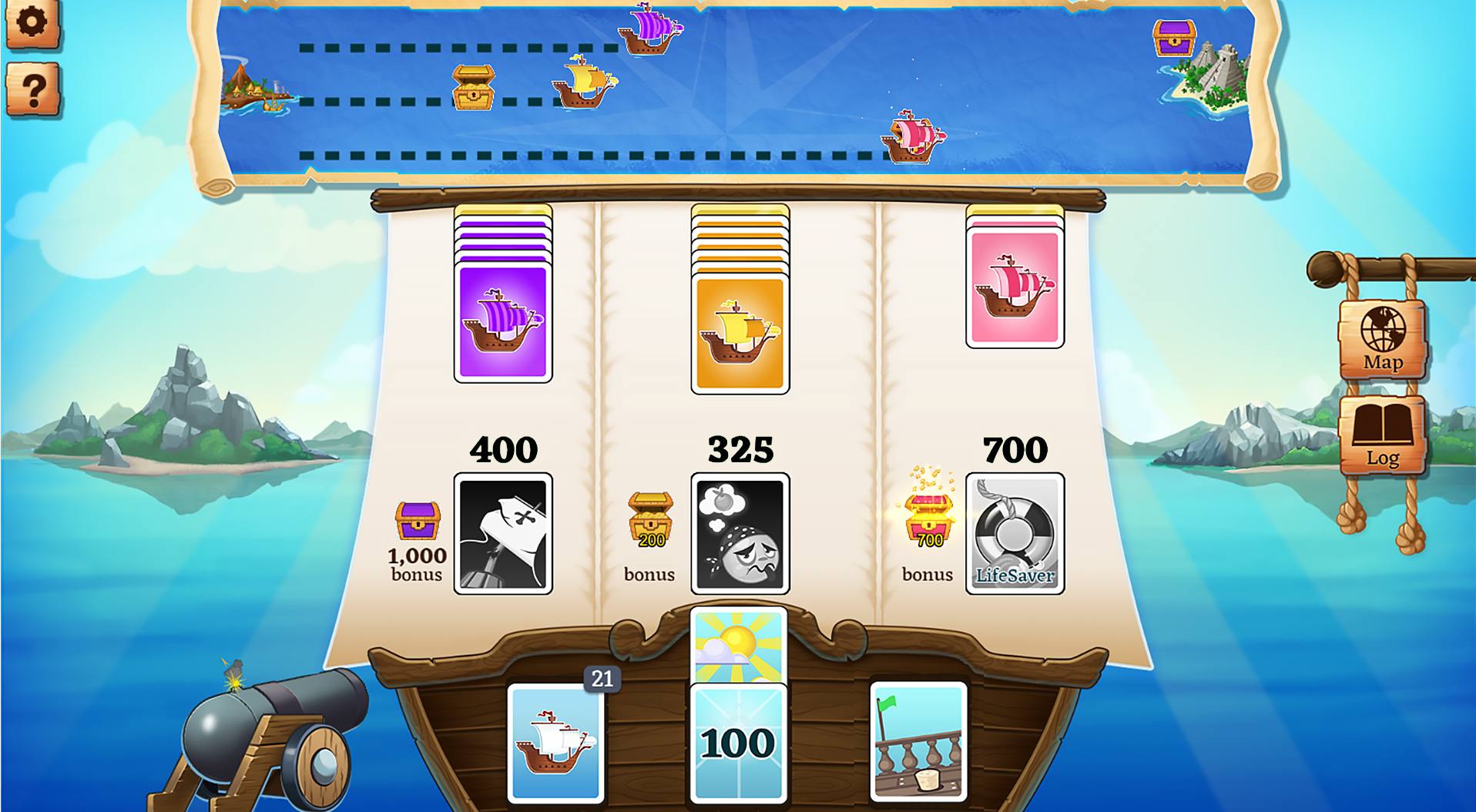Image resolution: width=1476 pixels, height=812 pixels.
Task: Click the sad pirate 325-point card
Action: pyautogui.click(x=740, y=532)
